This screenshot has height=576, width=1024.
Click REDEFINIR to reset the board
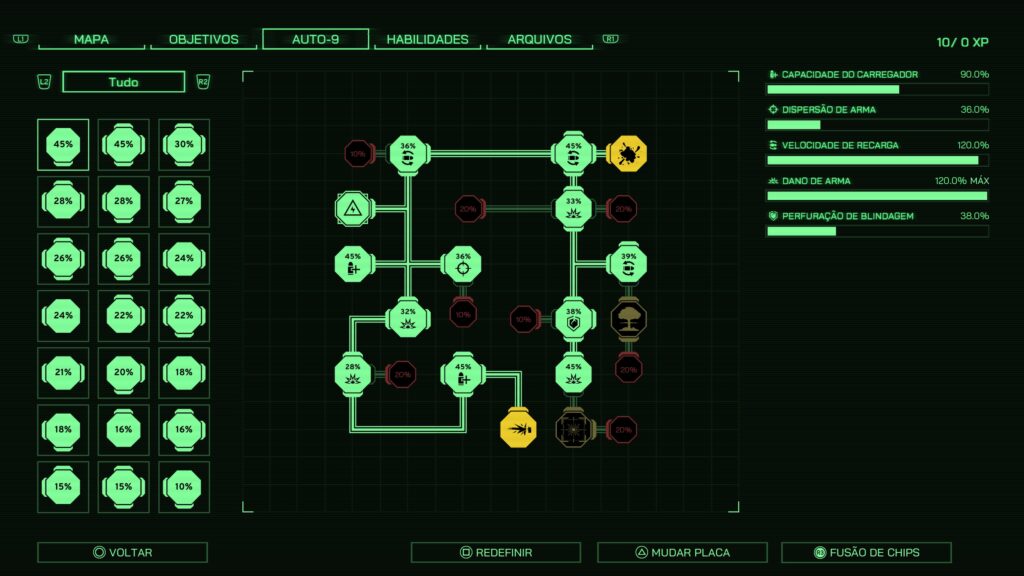coord(495,552)
